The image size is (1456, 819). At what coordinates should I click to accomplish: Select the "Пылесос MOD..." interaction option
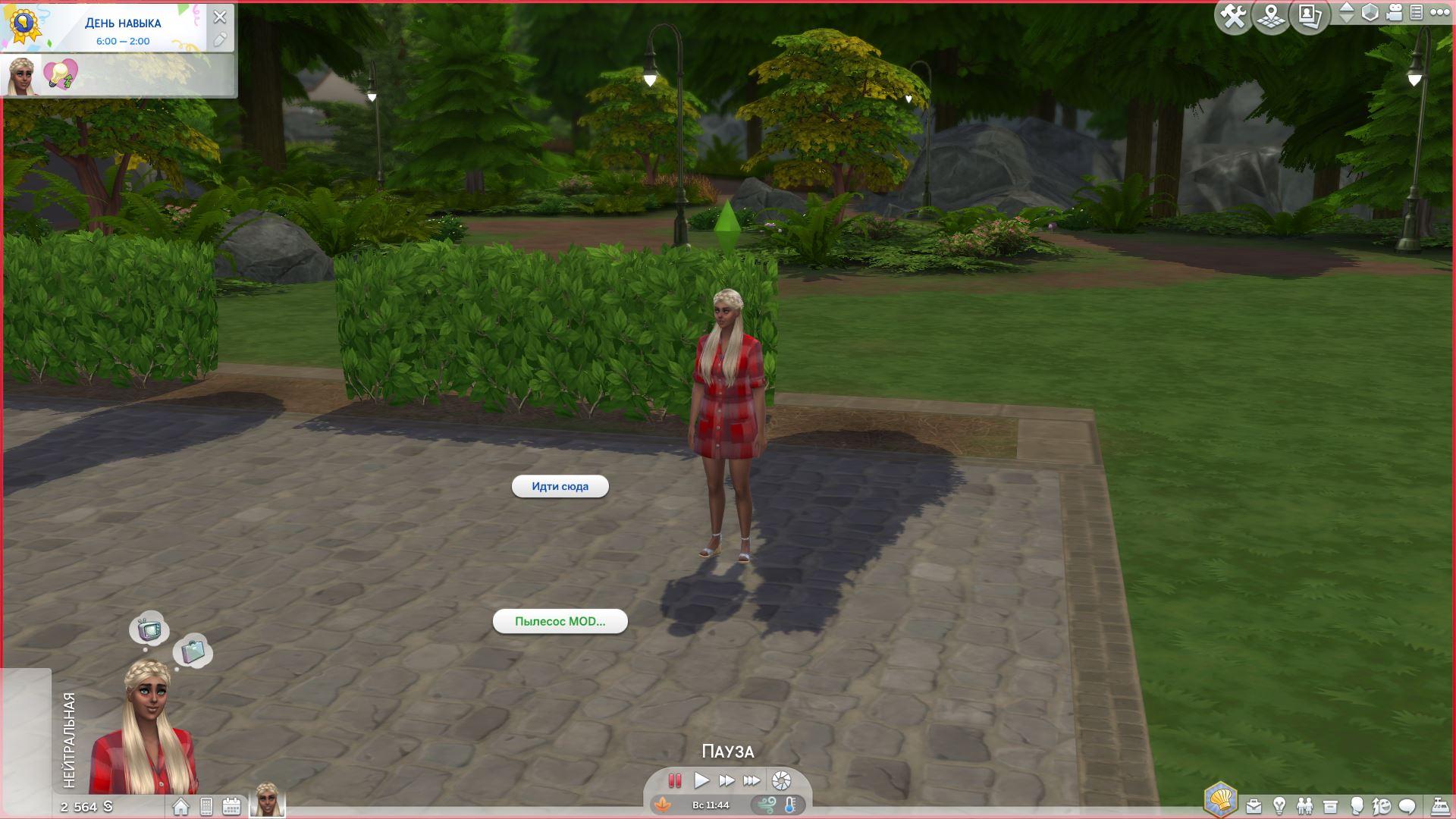pos(560,622)
